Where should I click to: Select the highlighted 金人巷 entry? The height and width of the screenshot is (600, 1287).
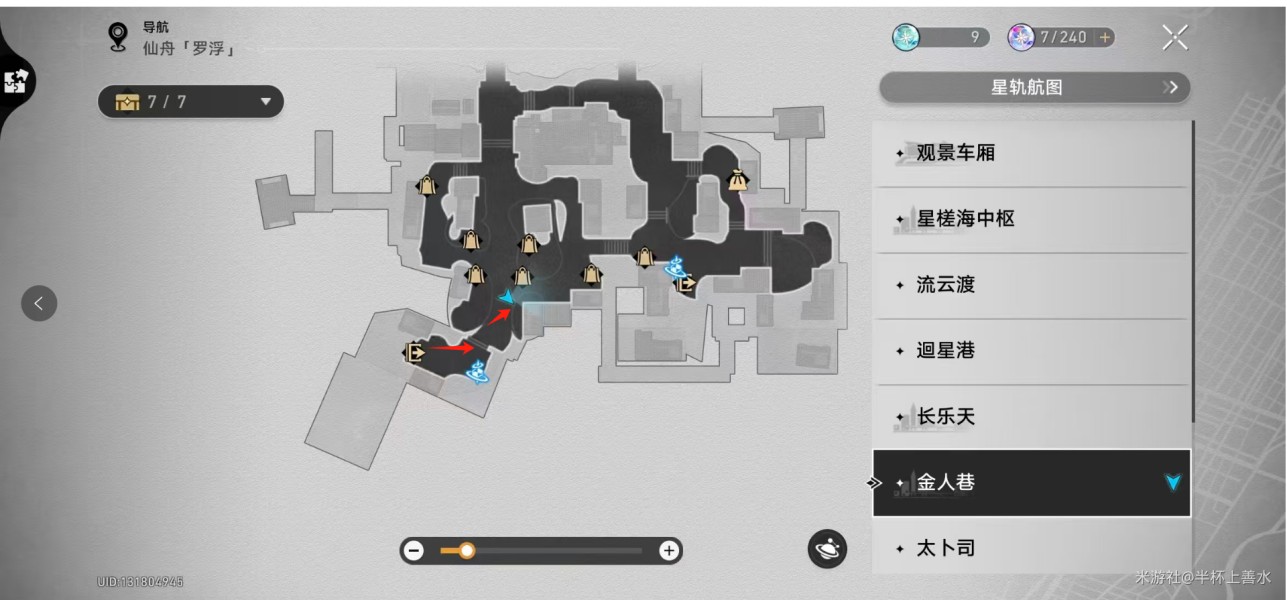coord(1032,483)
